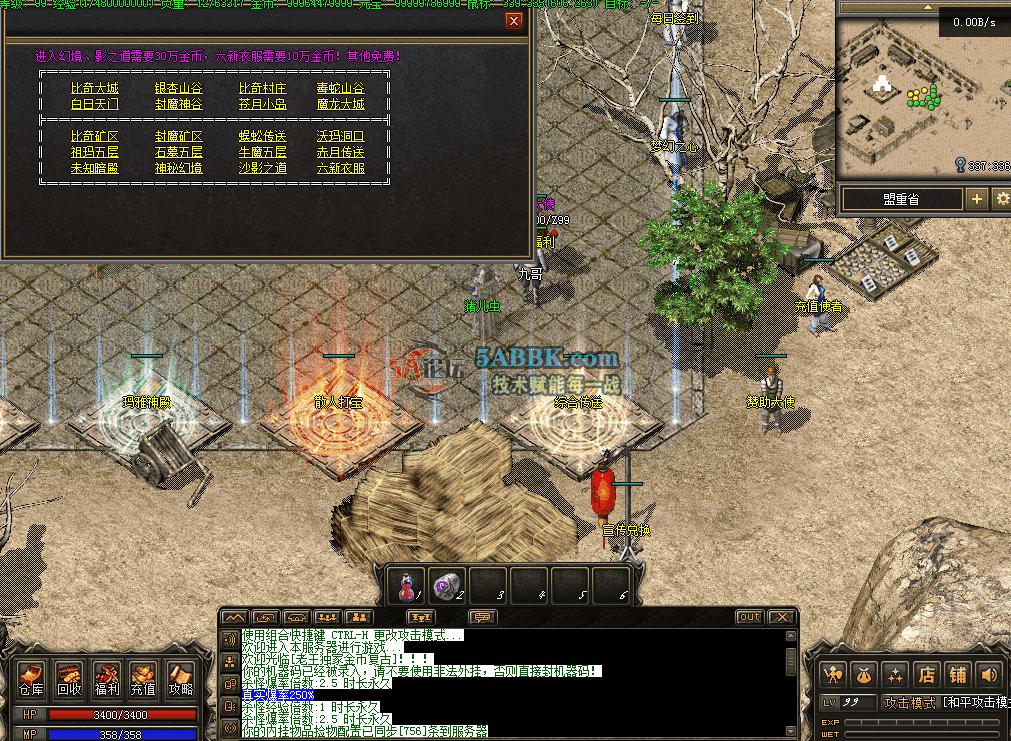Enter 神秘幻境 from the teleport list
The width and height of the screenshot is (1011, 741).
178,168
